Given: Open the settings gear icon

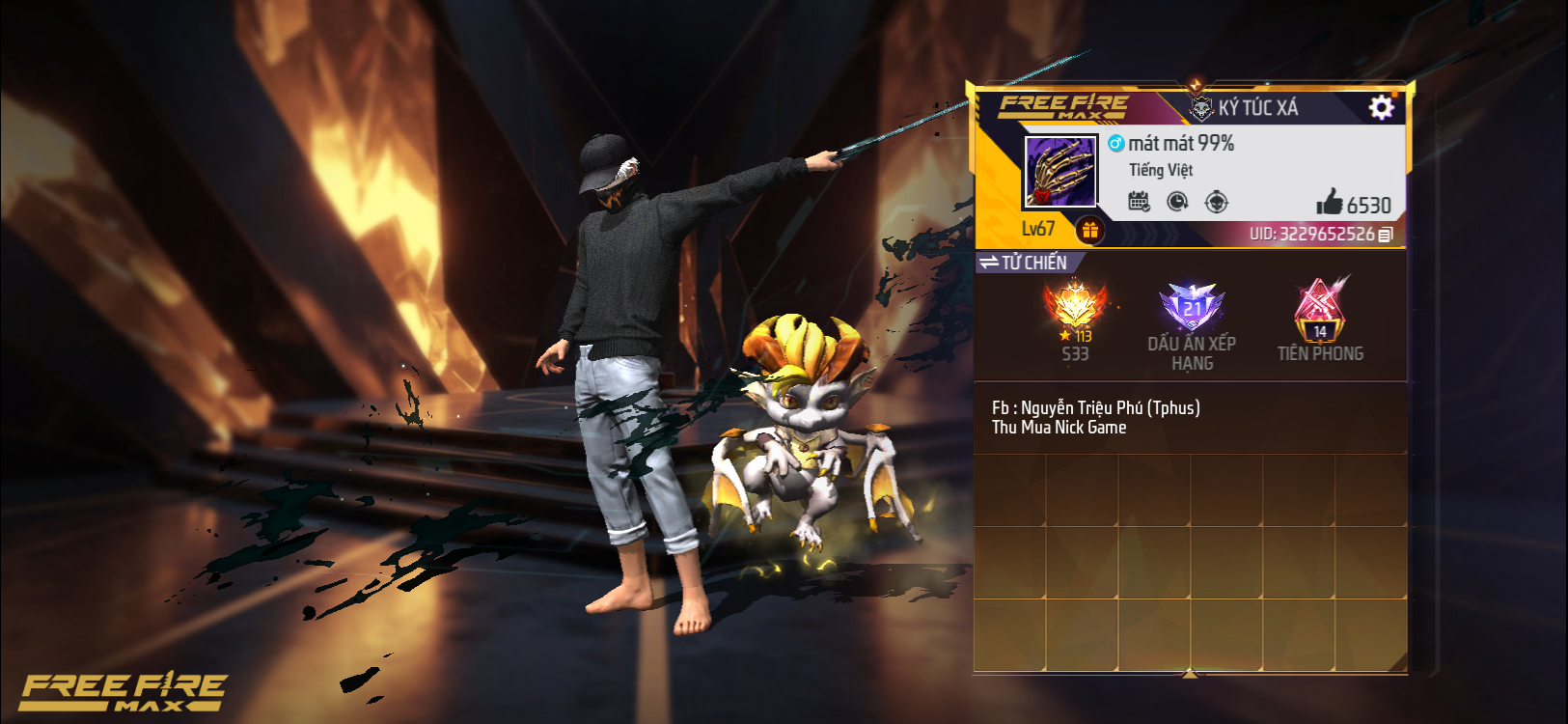Looking at the screenshot, I should (1382, 108).
